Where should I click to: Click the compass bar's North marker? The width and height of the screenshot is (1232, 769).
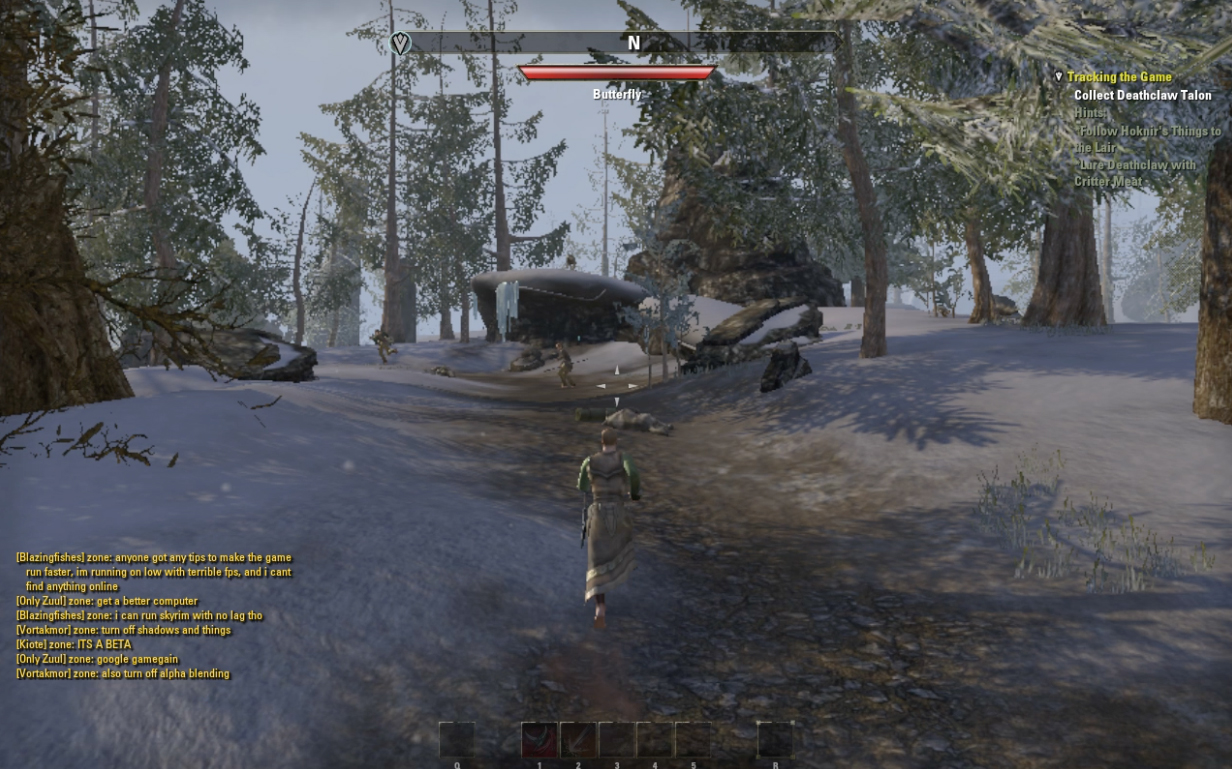click(633, 43)
